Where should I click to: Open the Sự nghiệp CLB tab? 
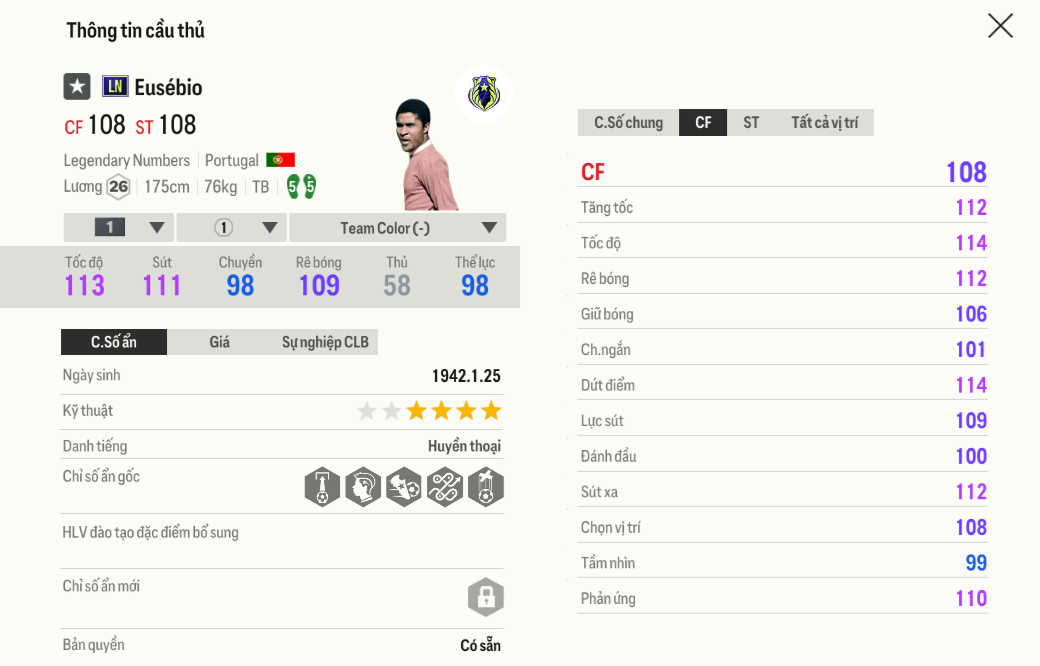pyautogui.click(x=325, y=342)
